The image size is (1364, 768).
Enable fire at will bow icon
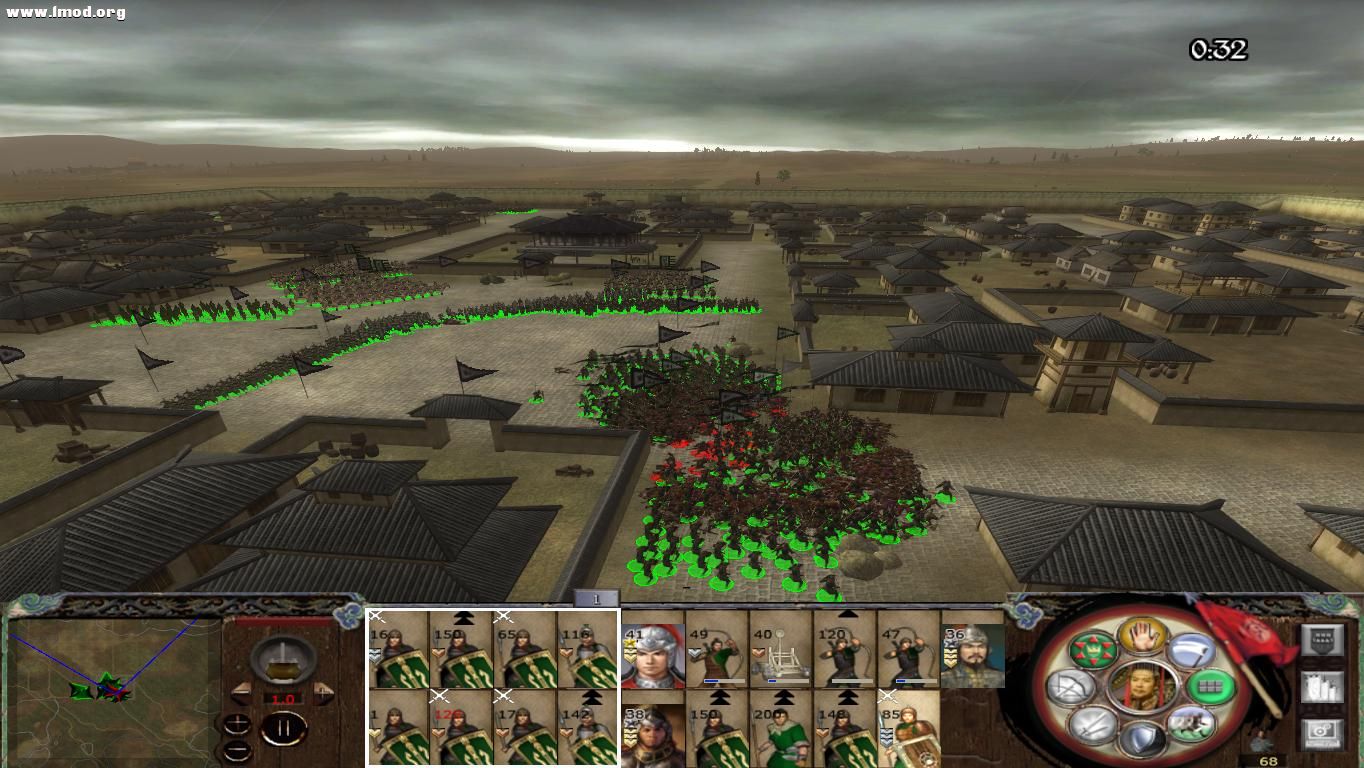(1072, 688)
